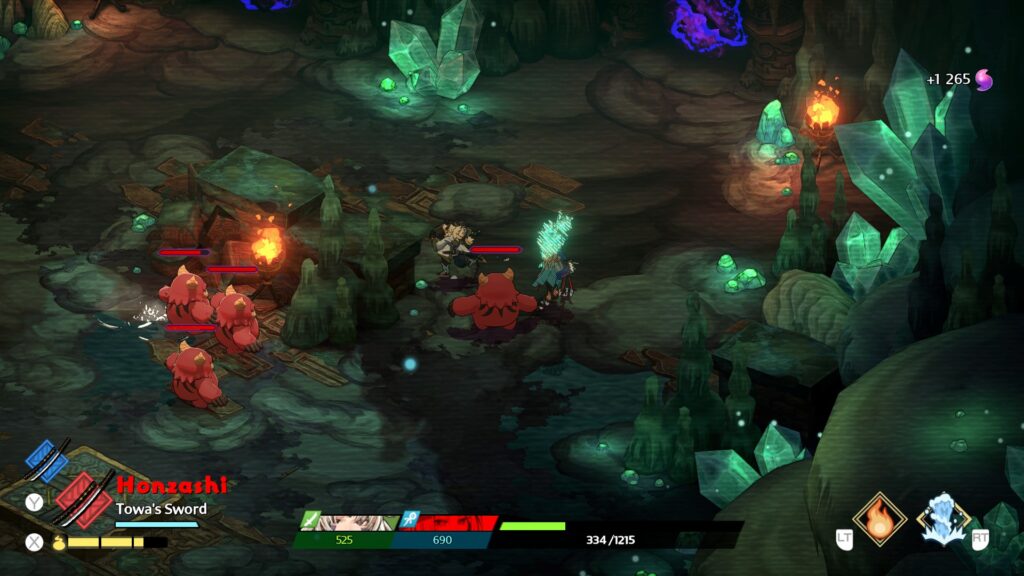Select the red Honzashi sword icon

[82, 497]
